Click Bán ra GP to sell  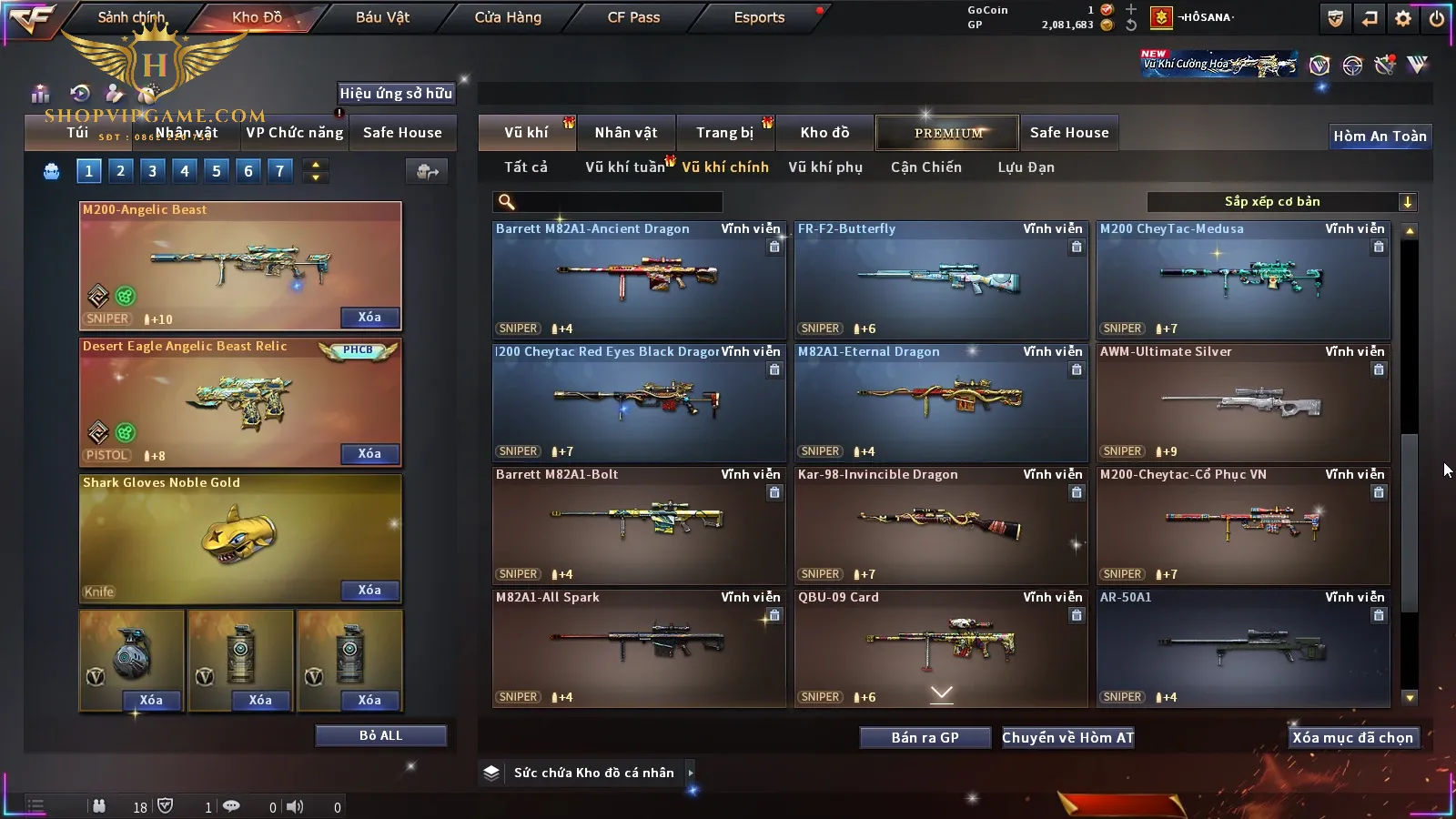(x=925, y=738)
